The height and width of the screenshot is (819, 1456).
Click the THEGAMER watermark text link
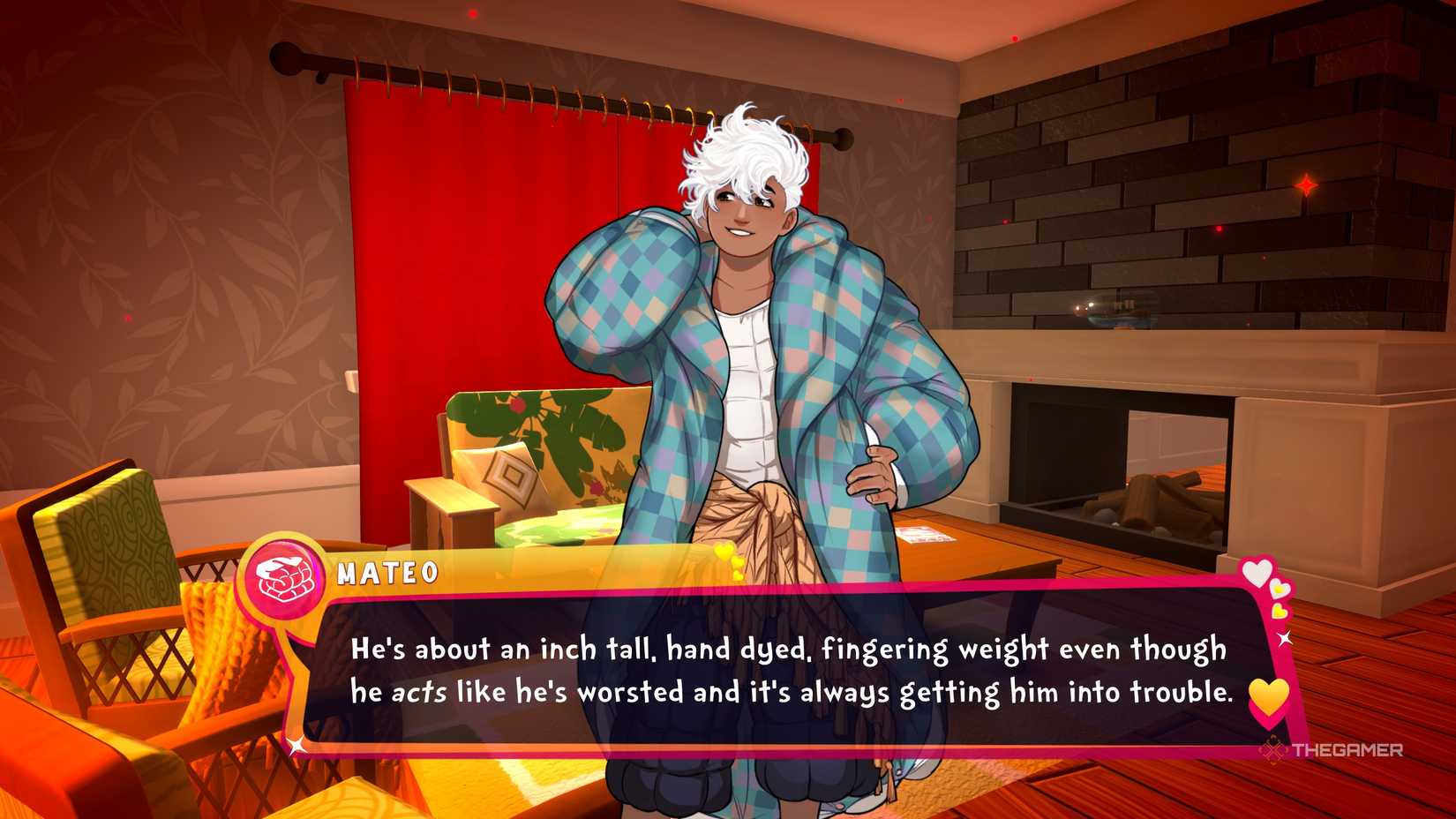pos(1347,749)
